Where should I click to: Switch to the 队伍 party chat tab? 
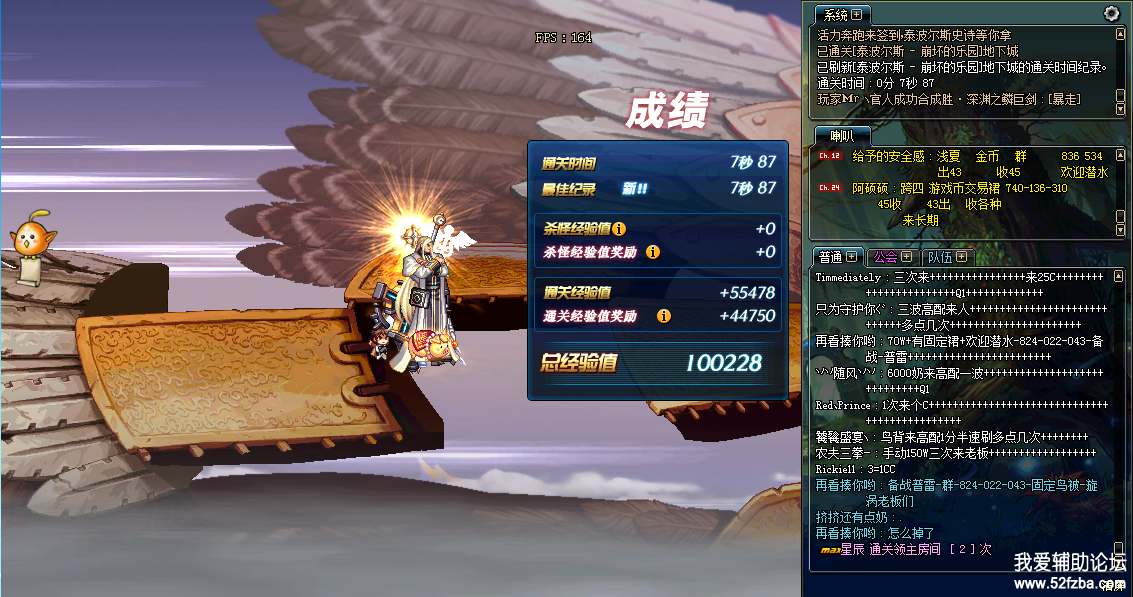(x=939, y=257)
